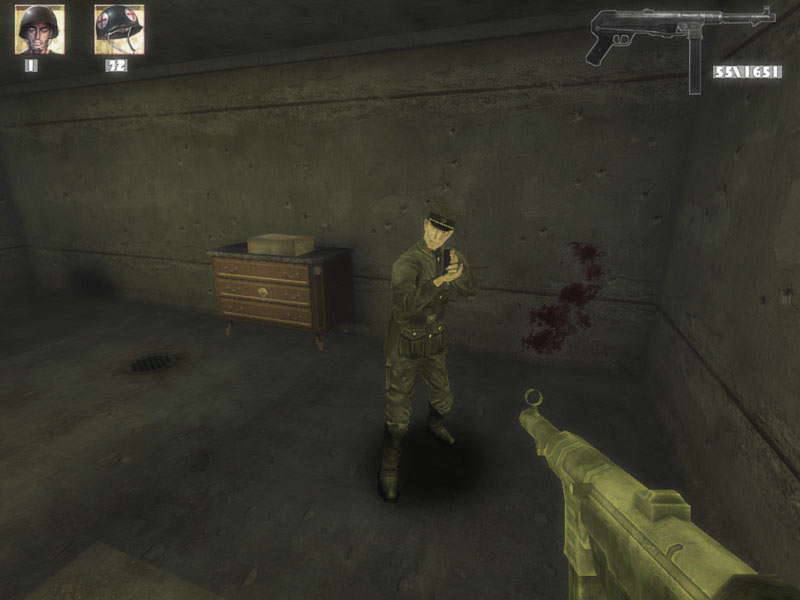Click the soldier portrait icon
Viewport: 800px width, 600px height.
(x=40, y=29)
